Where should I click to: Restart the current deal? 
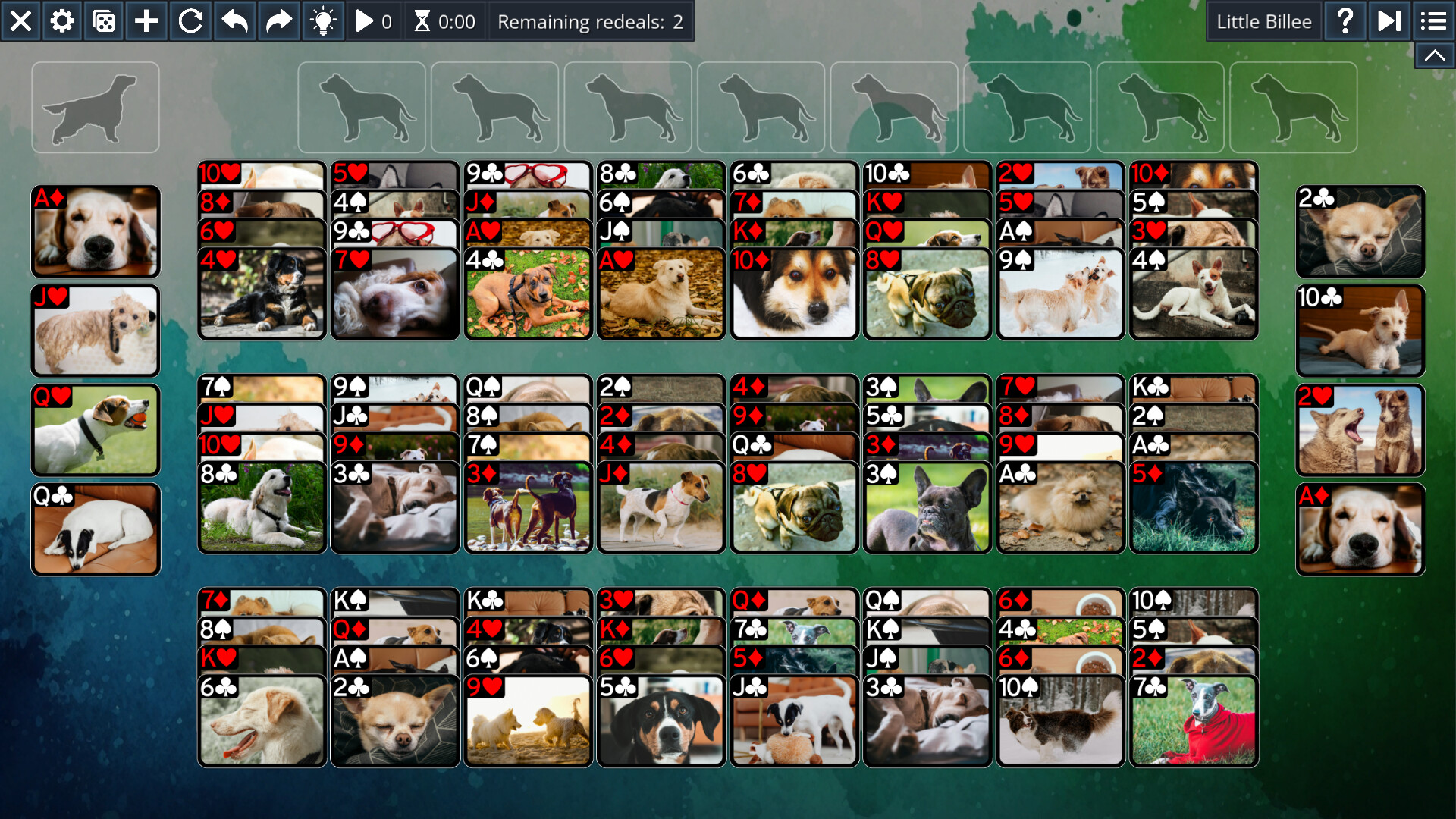(x=190, y=21)
